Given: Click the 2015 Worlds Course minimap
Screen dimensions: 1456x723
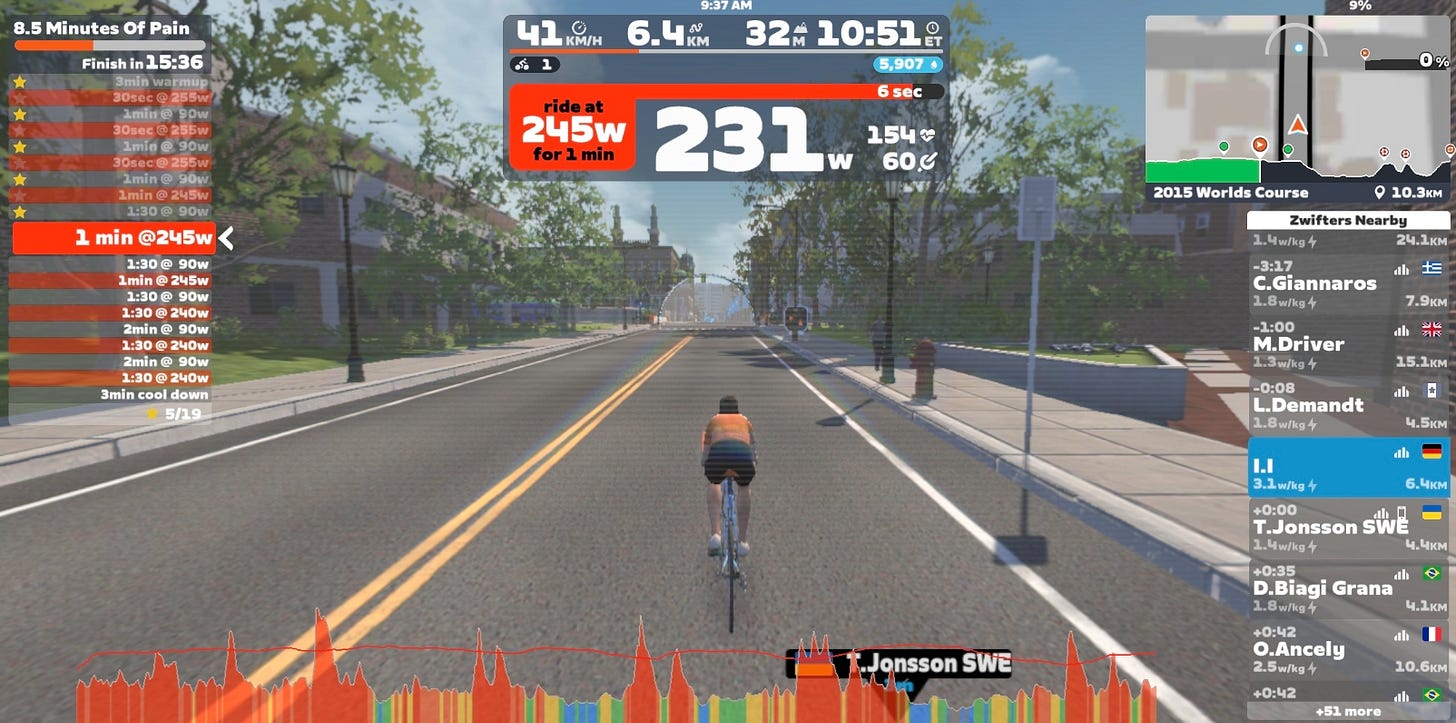Looking at the screenshot, I should click(1298, 107).
